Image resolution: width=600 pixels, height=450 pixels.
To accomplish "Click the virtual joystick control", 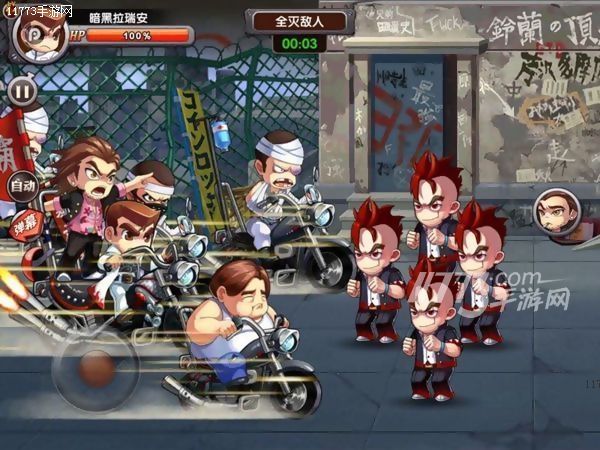I will click(94, 369).
